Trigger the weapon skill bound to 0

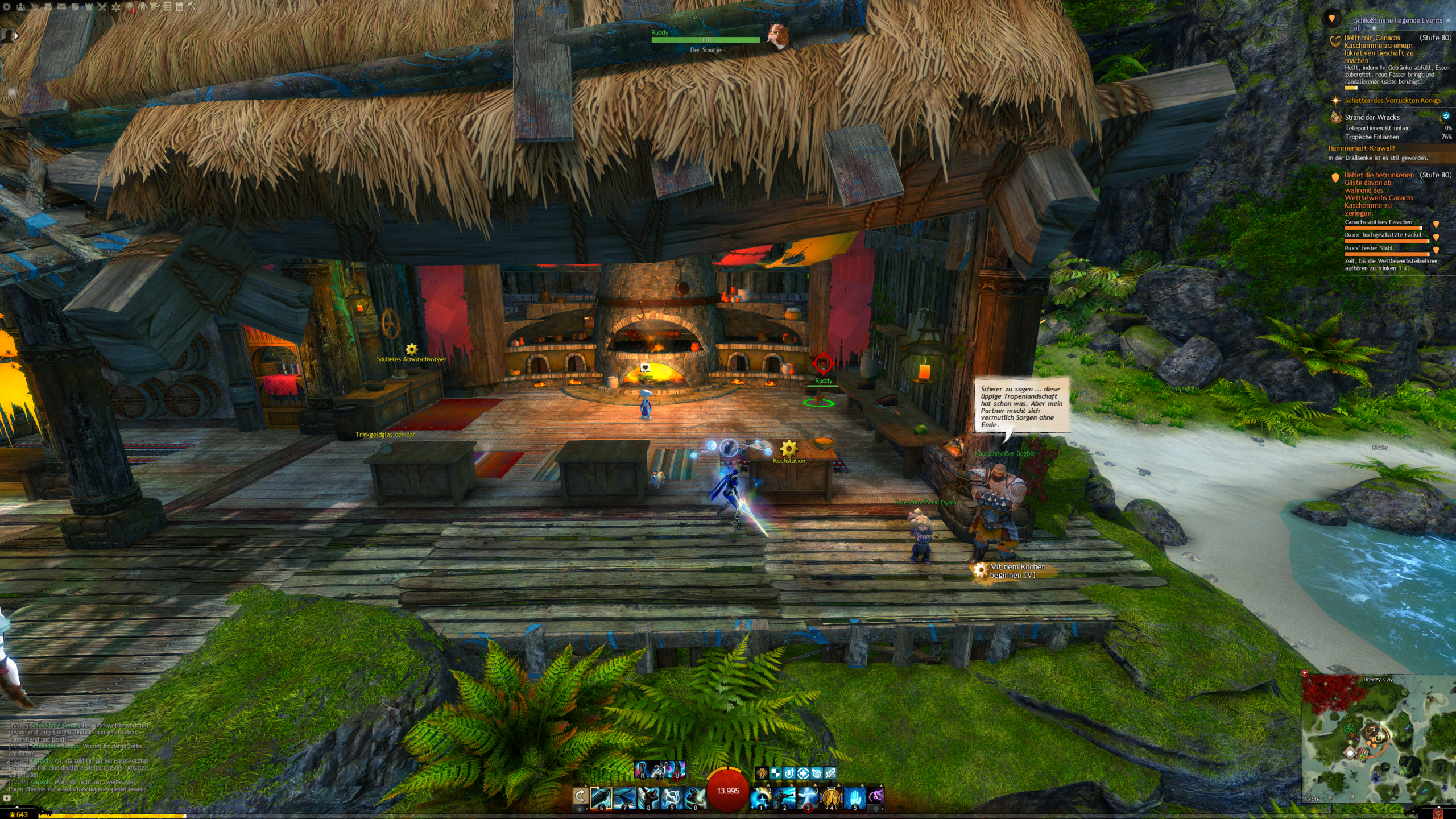(694, 797)
